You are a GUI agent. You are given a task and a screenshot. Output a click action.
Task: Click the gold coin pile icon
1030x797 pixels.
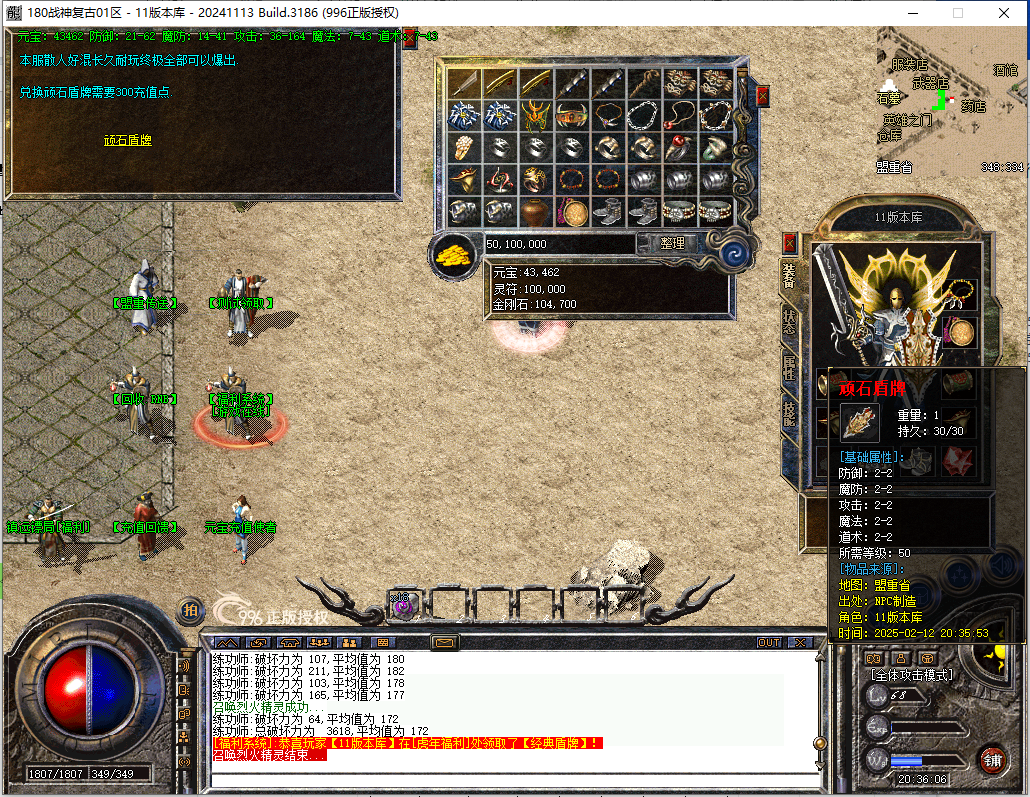pyautogui.click(x=455, y=254)
